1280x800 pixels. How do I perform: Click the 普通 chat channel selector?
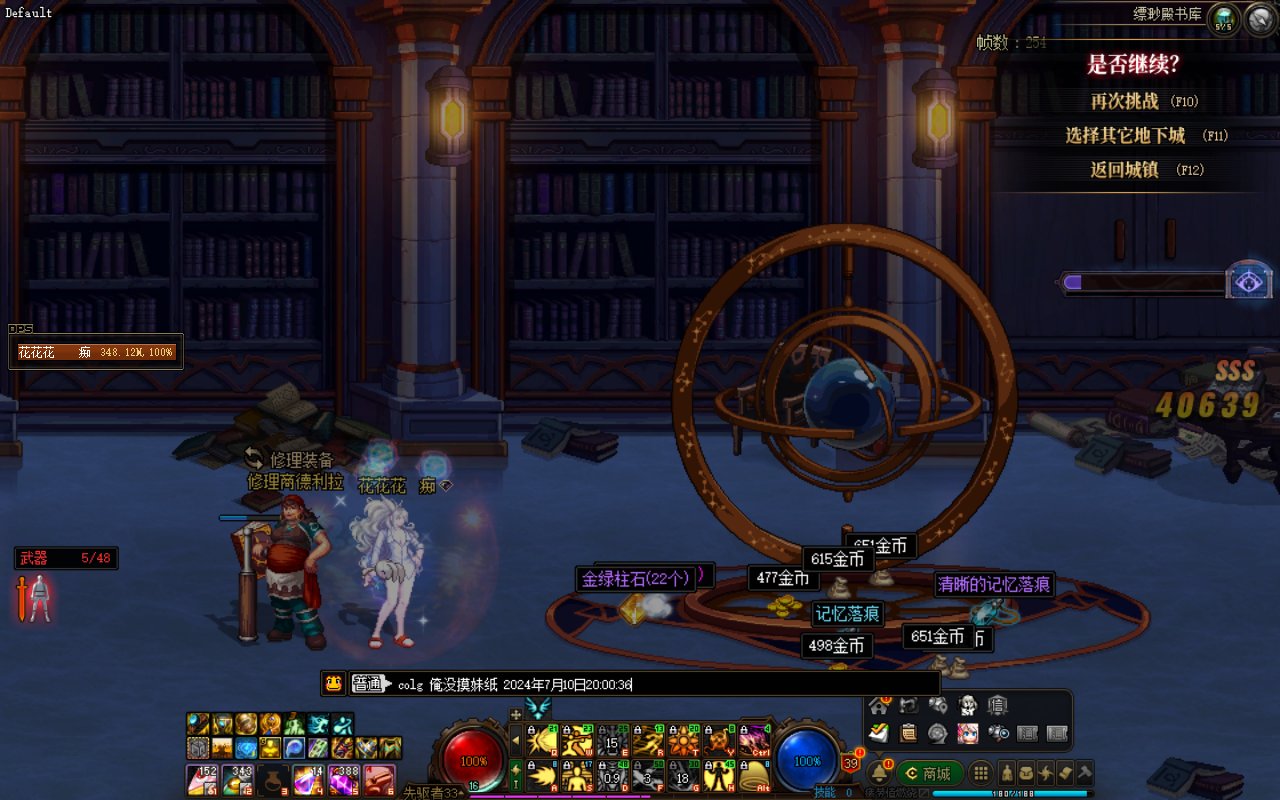tap(369, 684)
